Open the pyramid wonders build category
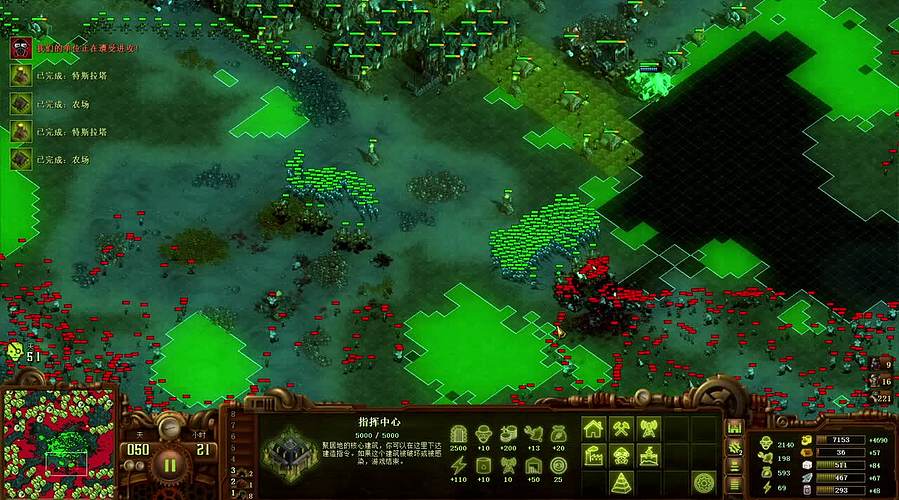Viewport: 899px width, 500px height. pos(621,483)
